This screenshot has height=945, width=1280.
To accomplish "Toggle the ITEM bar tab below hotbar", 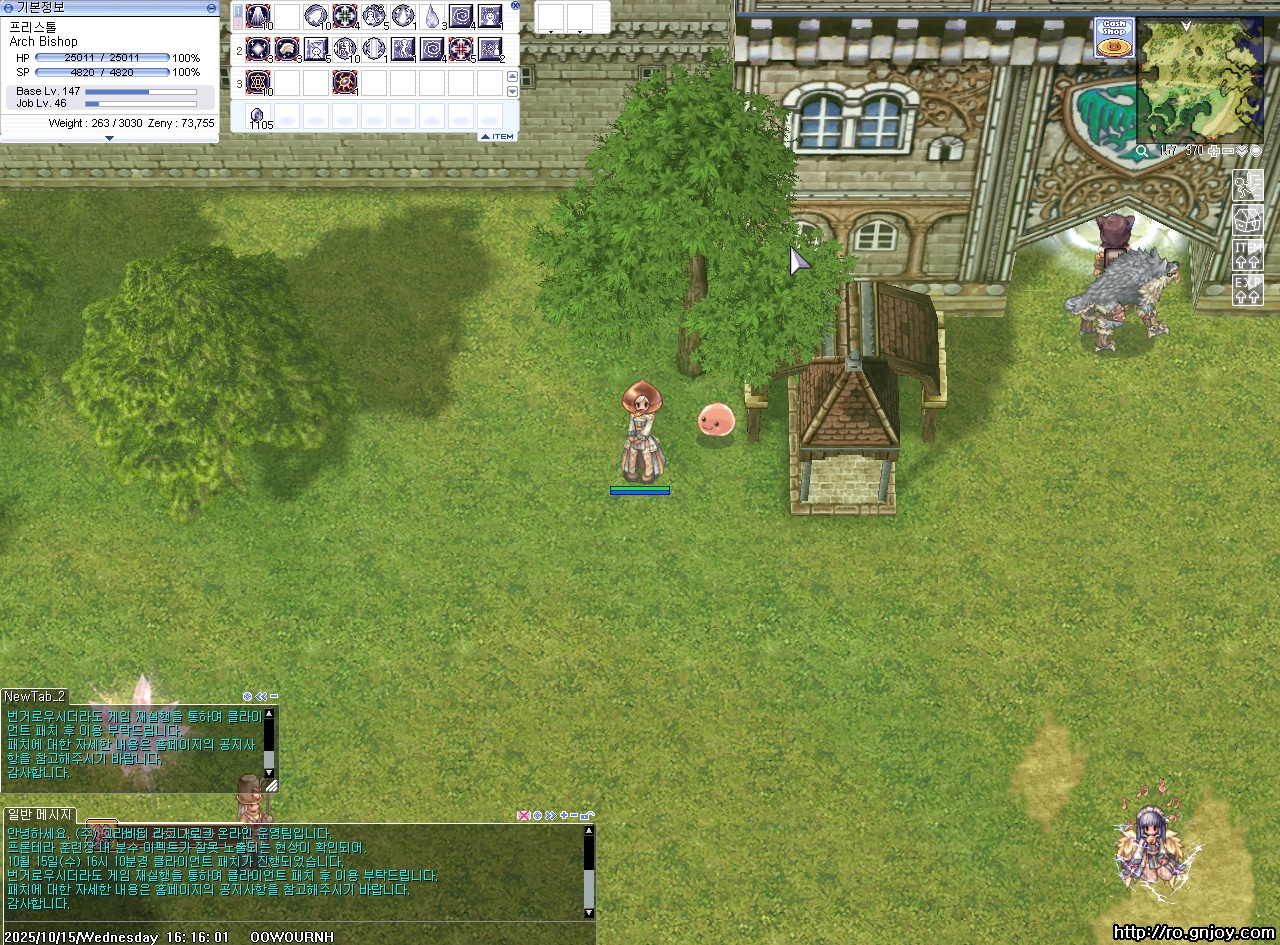I will pyautogui.click(x=497, y=136).
